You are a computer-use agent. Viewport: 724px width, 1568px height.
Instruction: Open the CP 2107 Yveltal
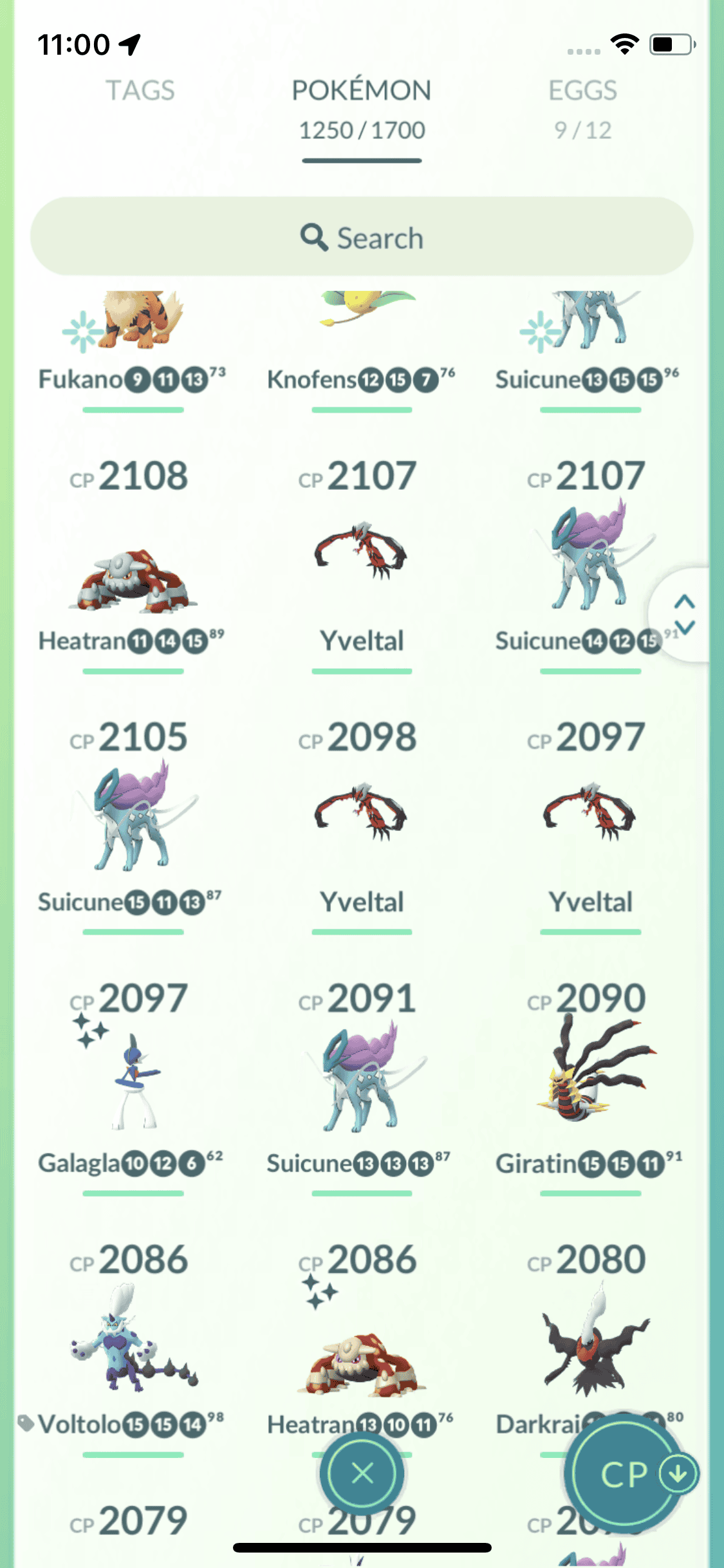click(362, 554)
